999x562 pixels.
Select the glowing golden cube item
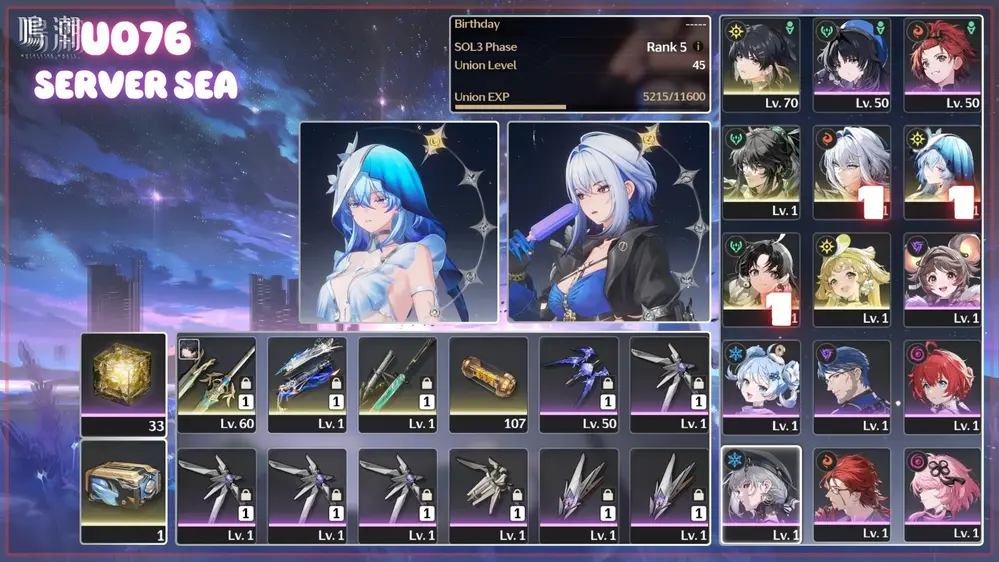click(123, 383)
